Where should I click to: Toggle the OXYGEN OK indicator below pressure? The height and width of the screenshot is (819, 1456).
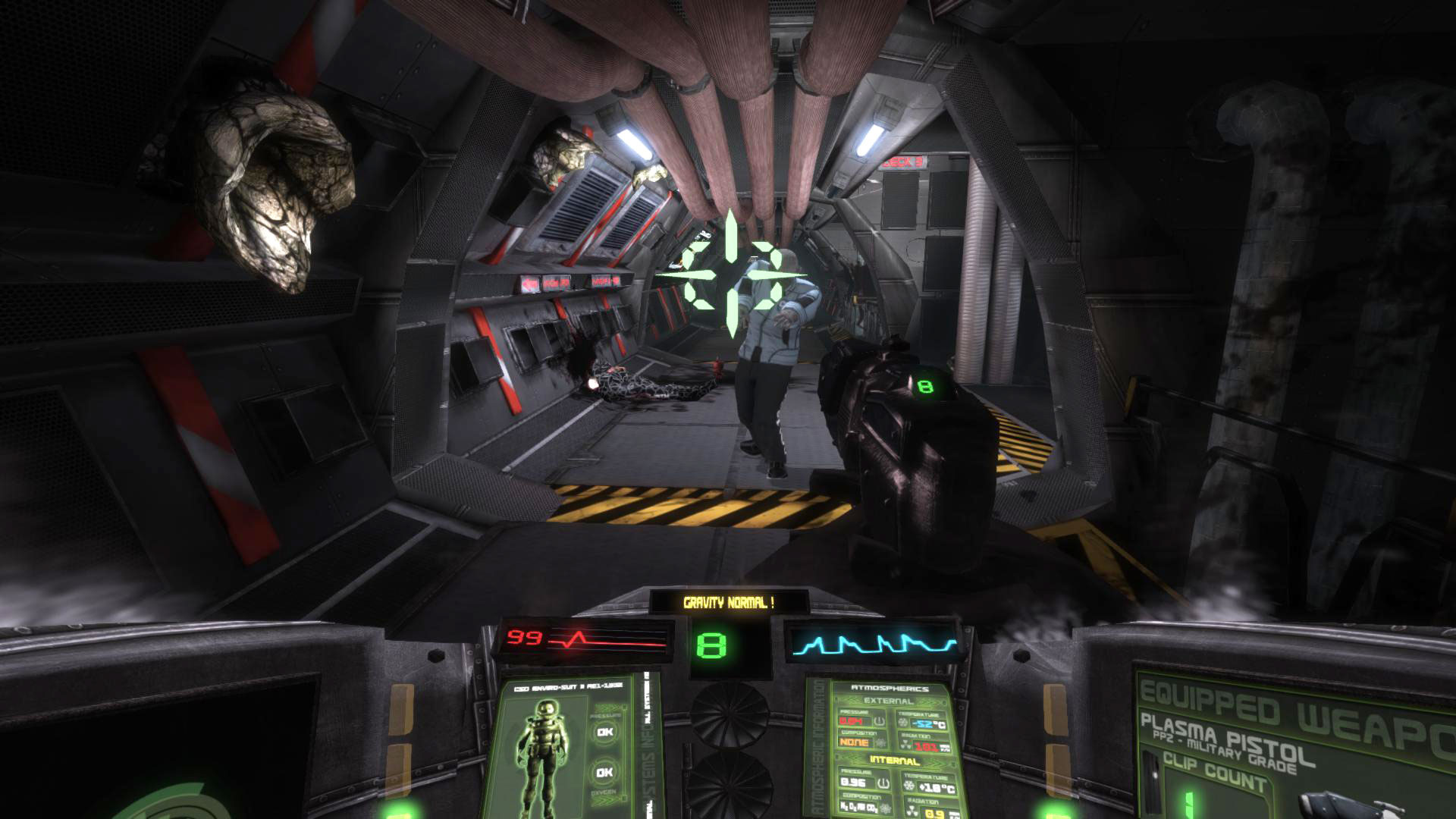click(x=604, y=772)
